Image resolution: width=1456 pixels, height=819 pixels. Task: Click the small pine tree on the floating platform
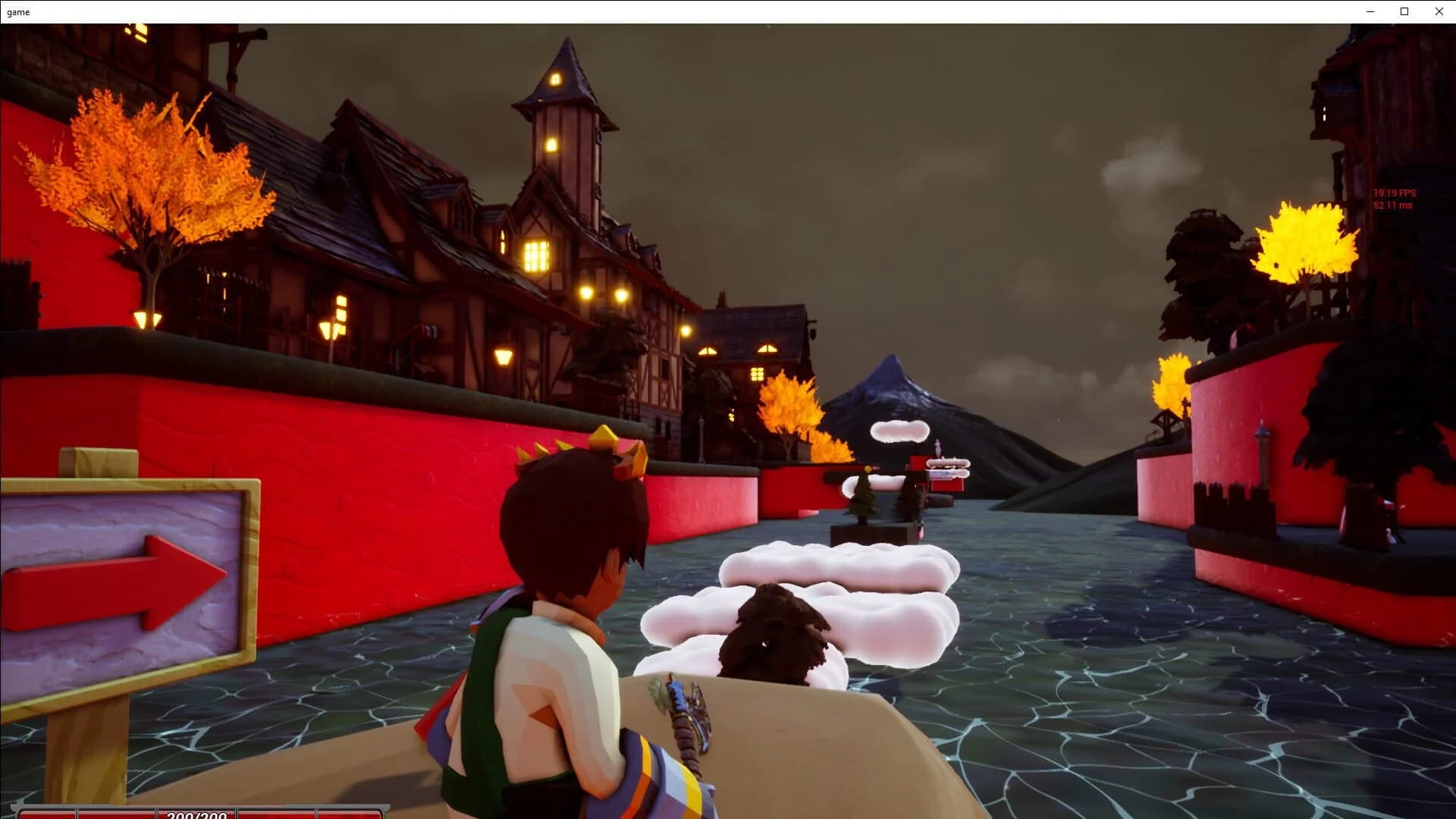(x=864, y=497)
